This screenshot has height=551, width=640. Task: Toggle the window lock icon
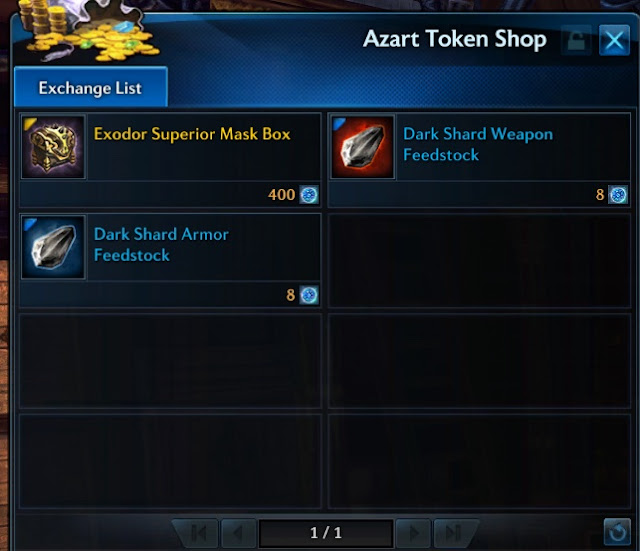[576, 41]
